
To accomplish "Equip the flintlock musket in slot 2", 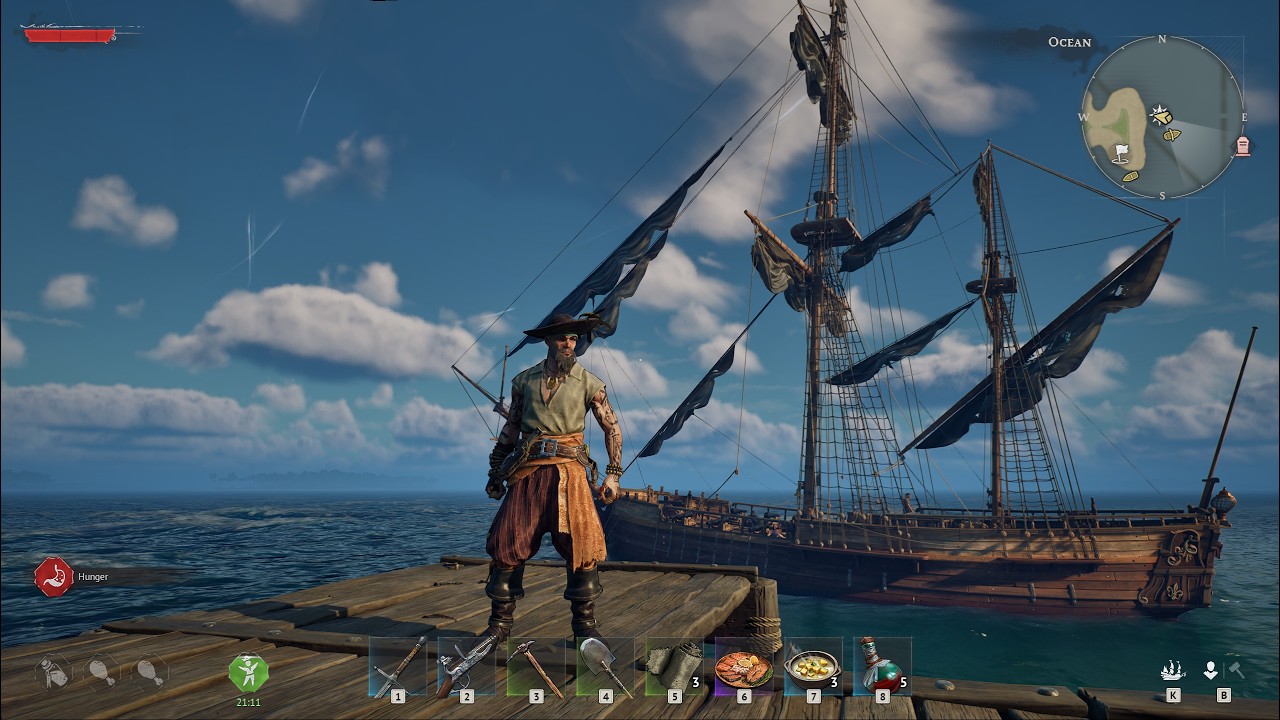I will 467,666.
